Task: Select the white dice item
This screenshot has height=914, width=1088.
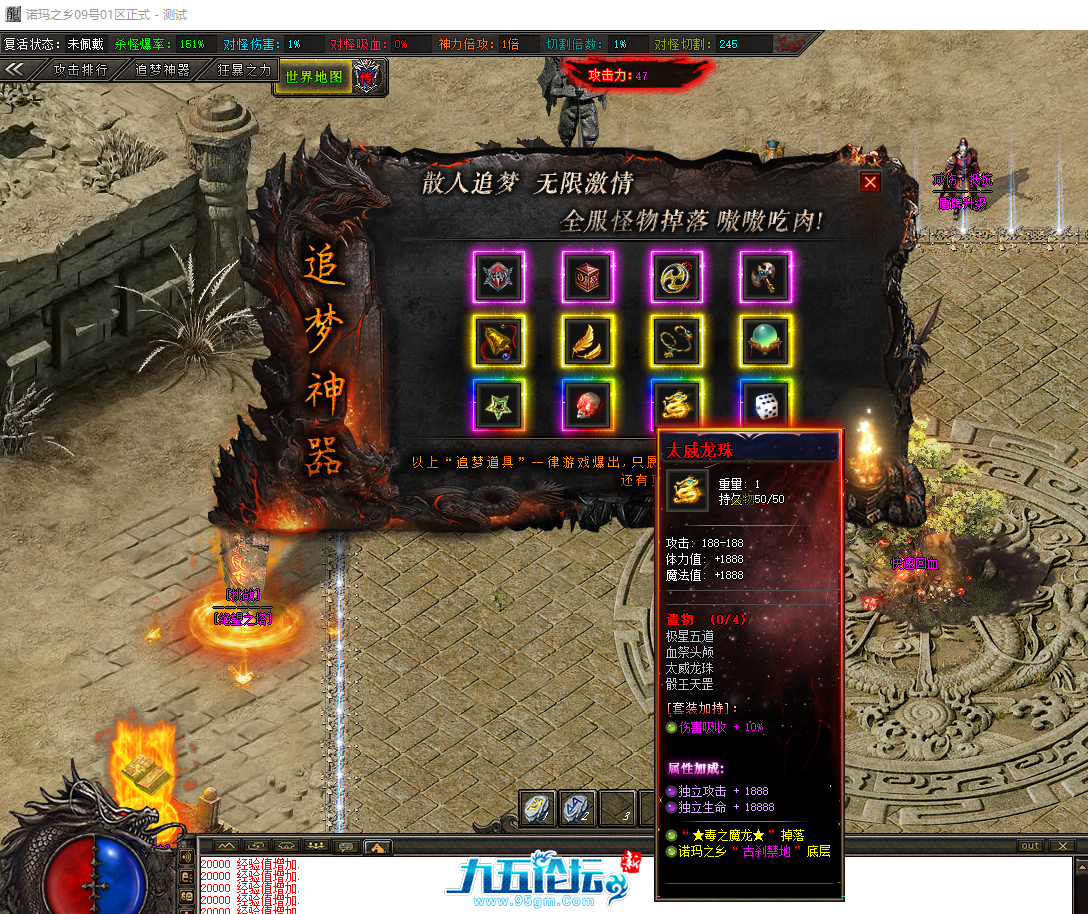Action: point(766,406)
